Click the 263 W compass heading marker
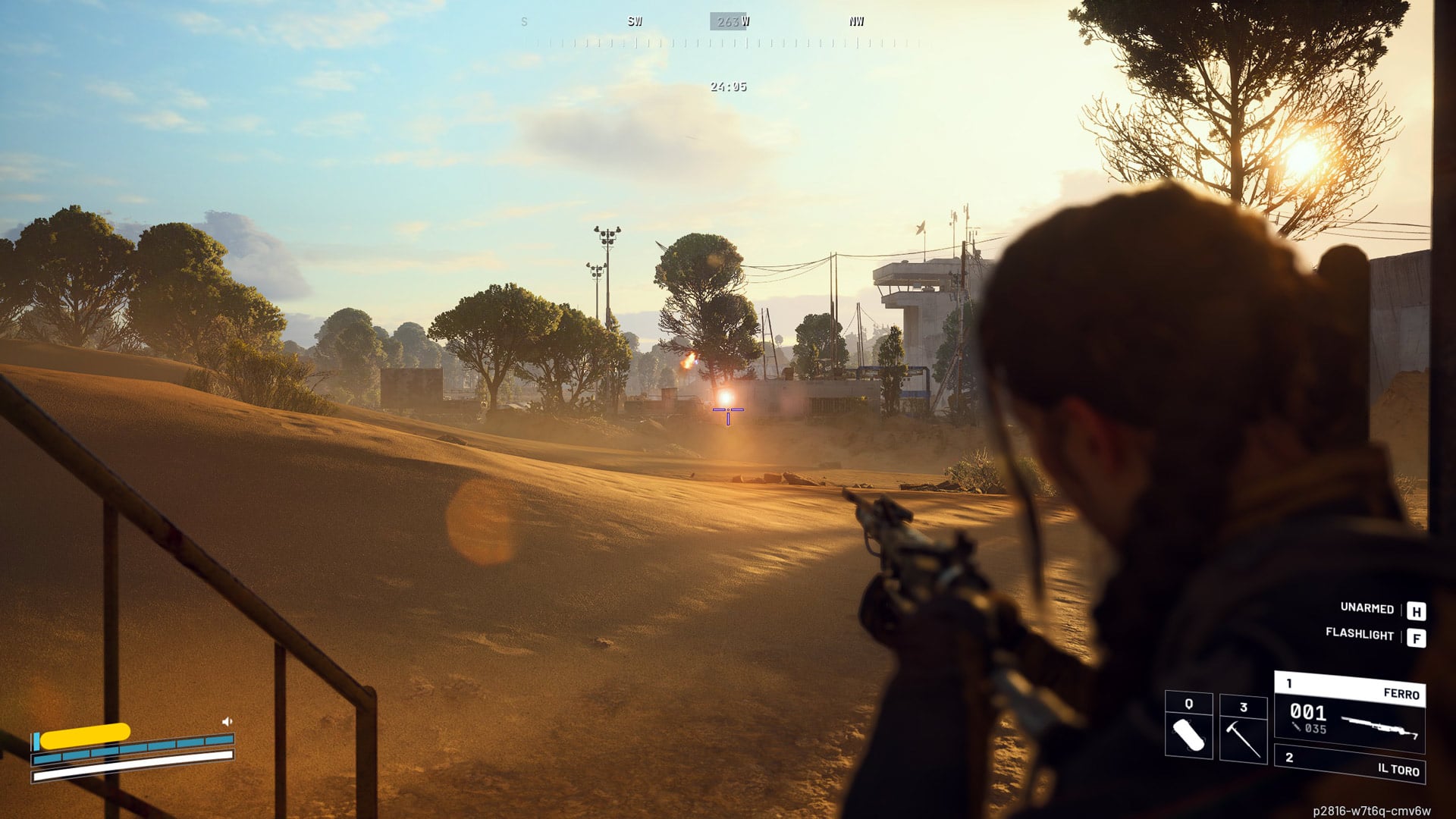 (x=729, y=20)
